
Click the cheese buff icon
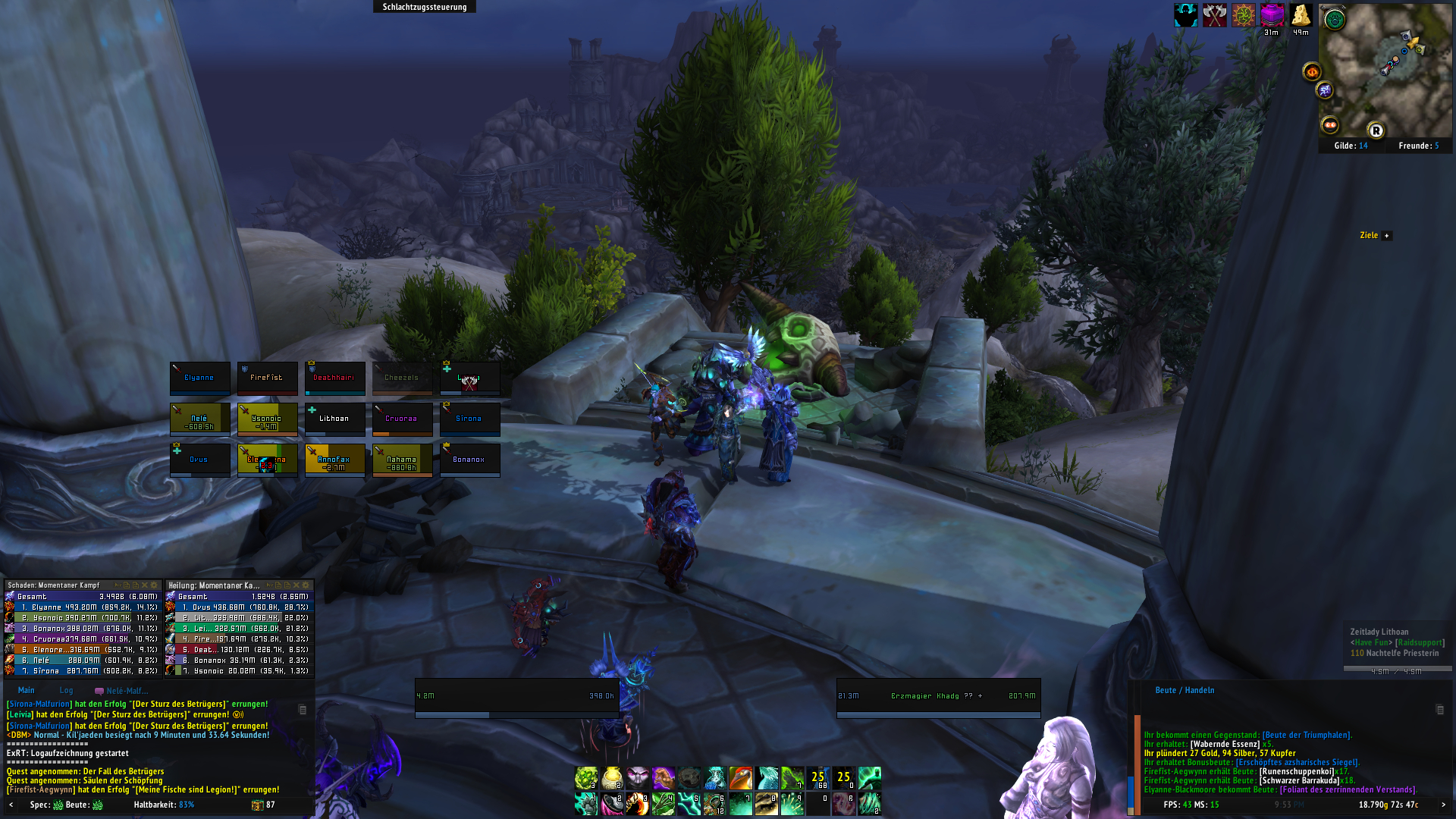coord(1301,15)
